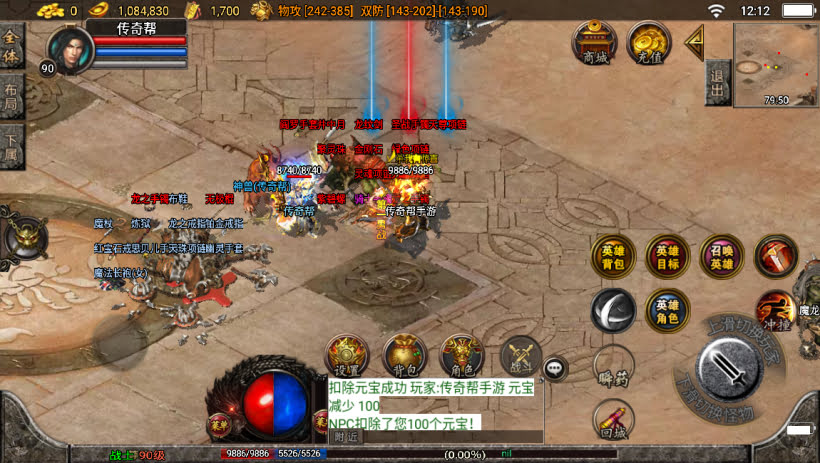Open the 英雄背包 hero bag

click(612, 256)
